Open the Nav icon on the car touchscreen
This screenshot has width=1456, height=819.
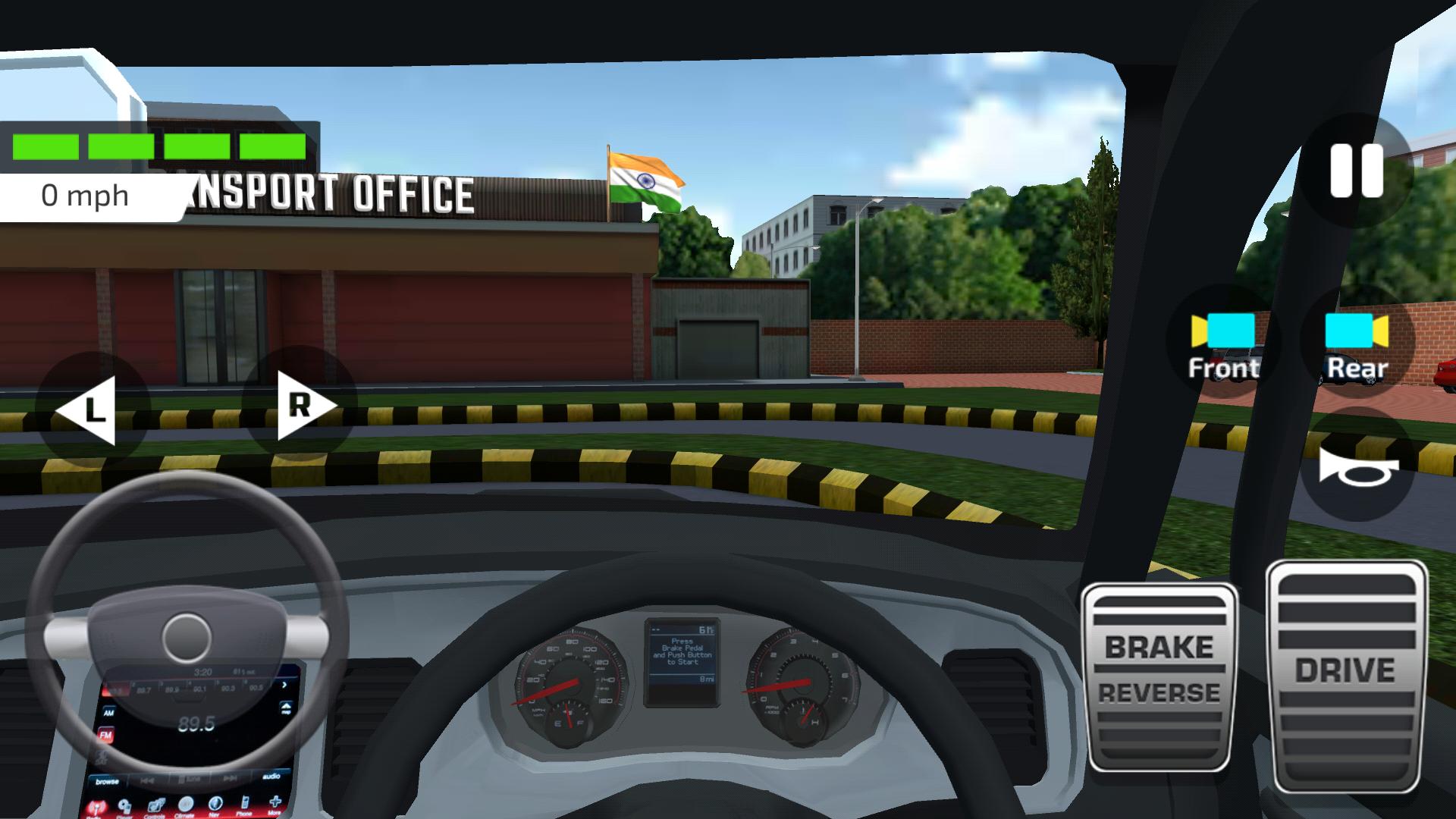click(215, 804)
